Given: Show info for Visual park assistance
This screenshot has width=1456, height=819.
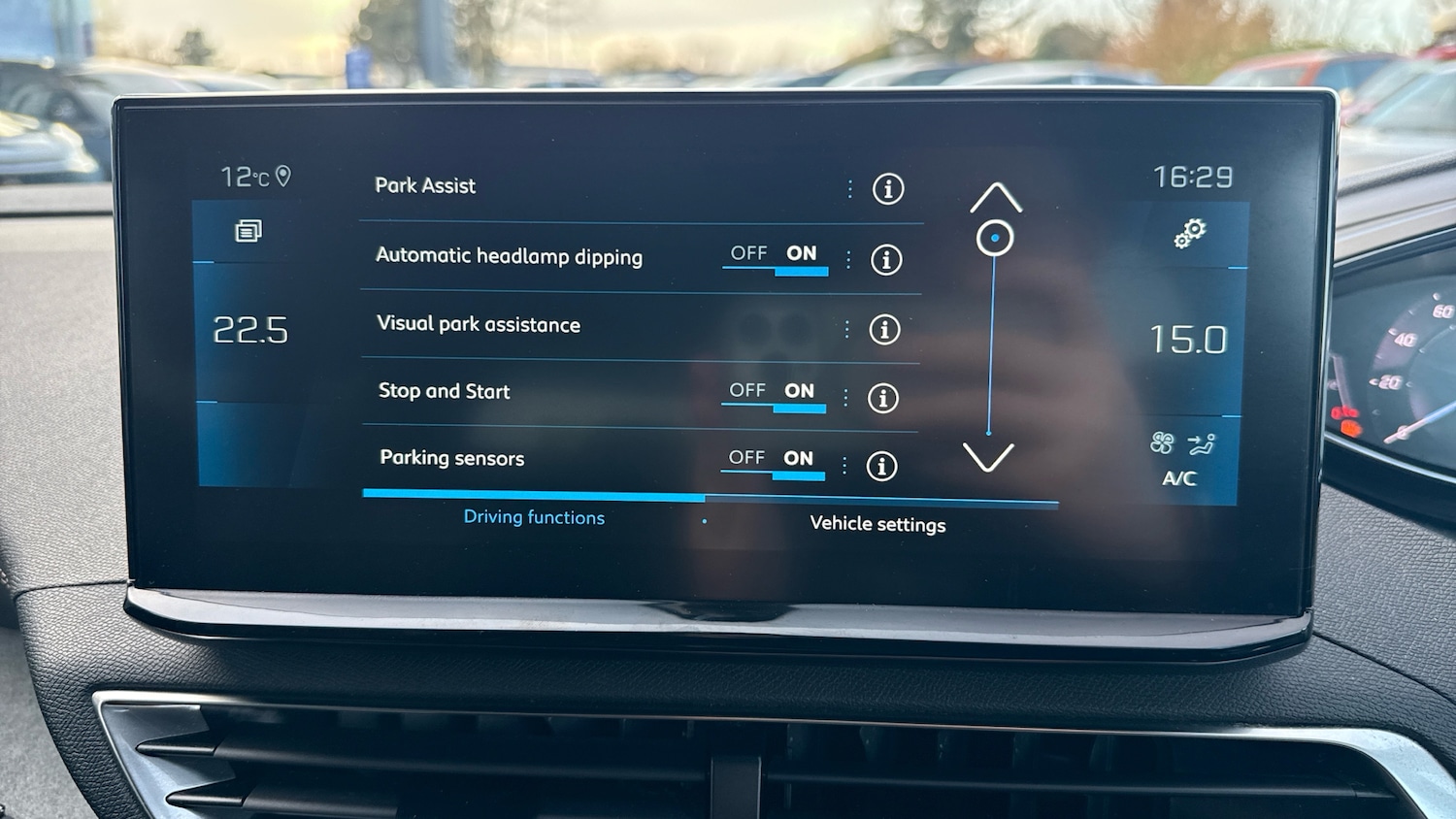Looking at the screenshot, I should (884, 330).
